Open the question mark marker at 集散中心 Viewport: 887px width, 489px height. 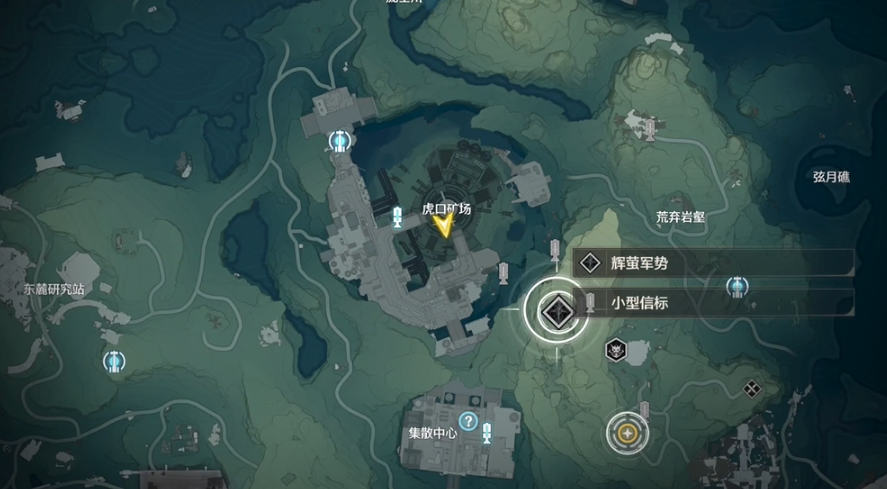[467, 422]
